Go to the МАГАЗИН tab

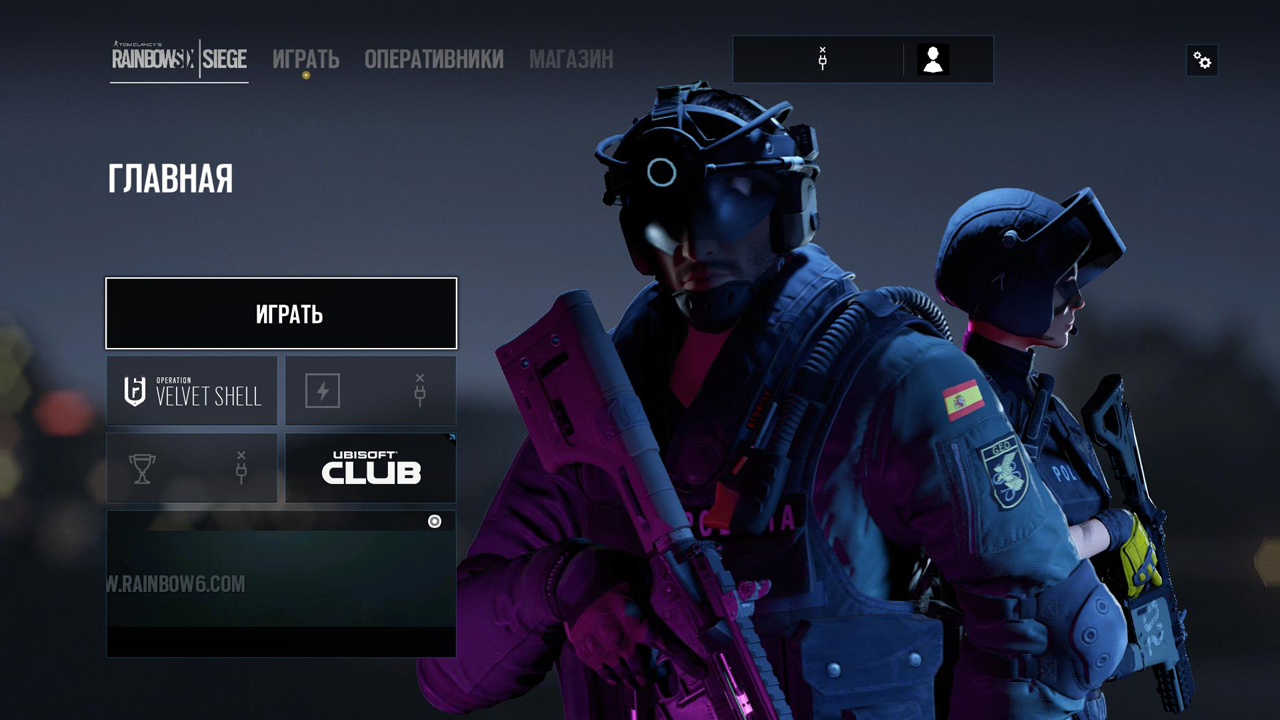click(x=571, y=60)
